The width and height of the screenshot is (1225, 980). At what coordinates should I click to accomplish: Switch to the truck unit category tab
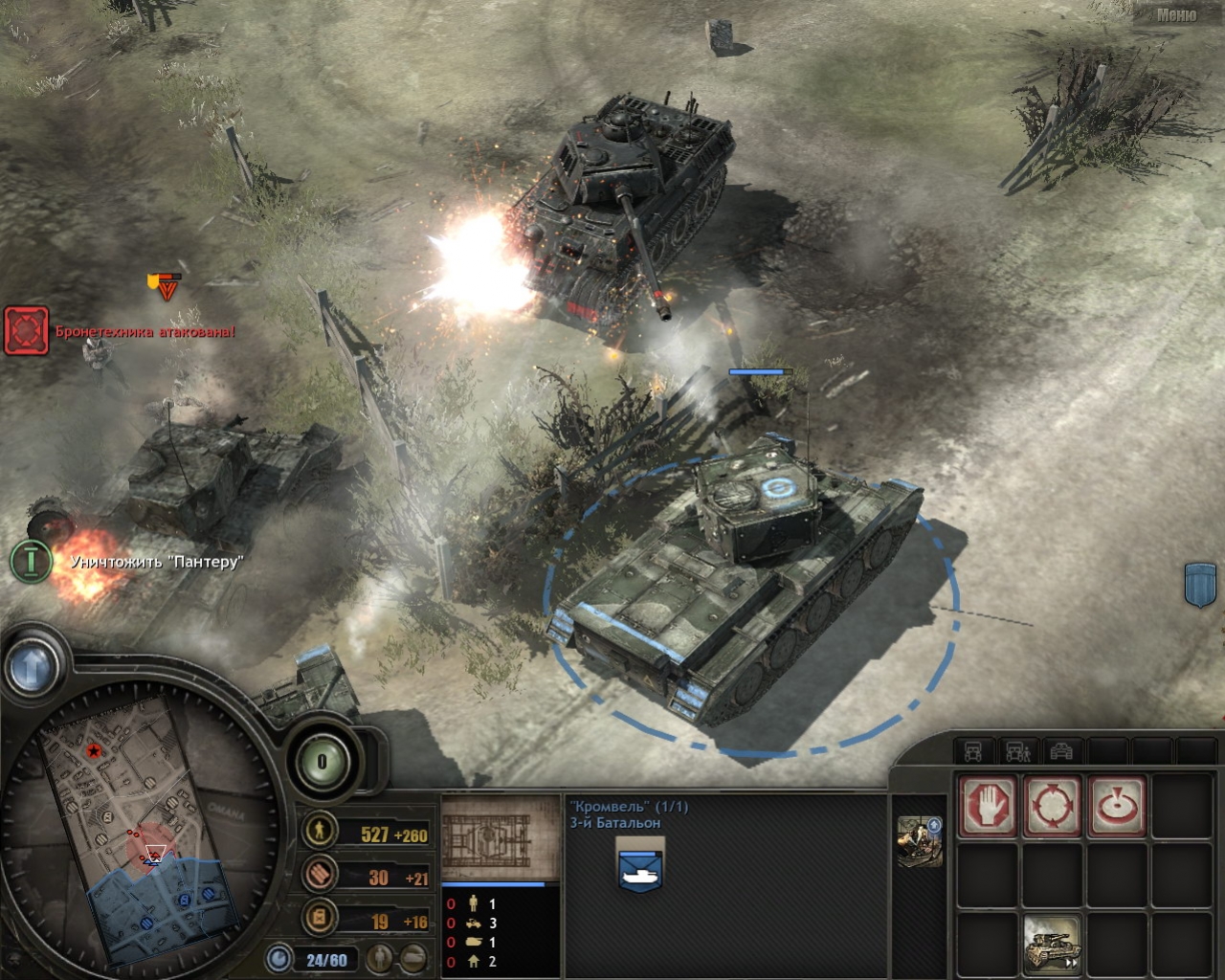973,752
